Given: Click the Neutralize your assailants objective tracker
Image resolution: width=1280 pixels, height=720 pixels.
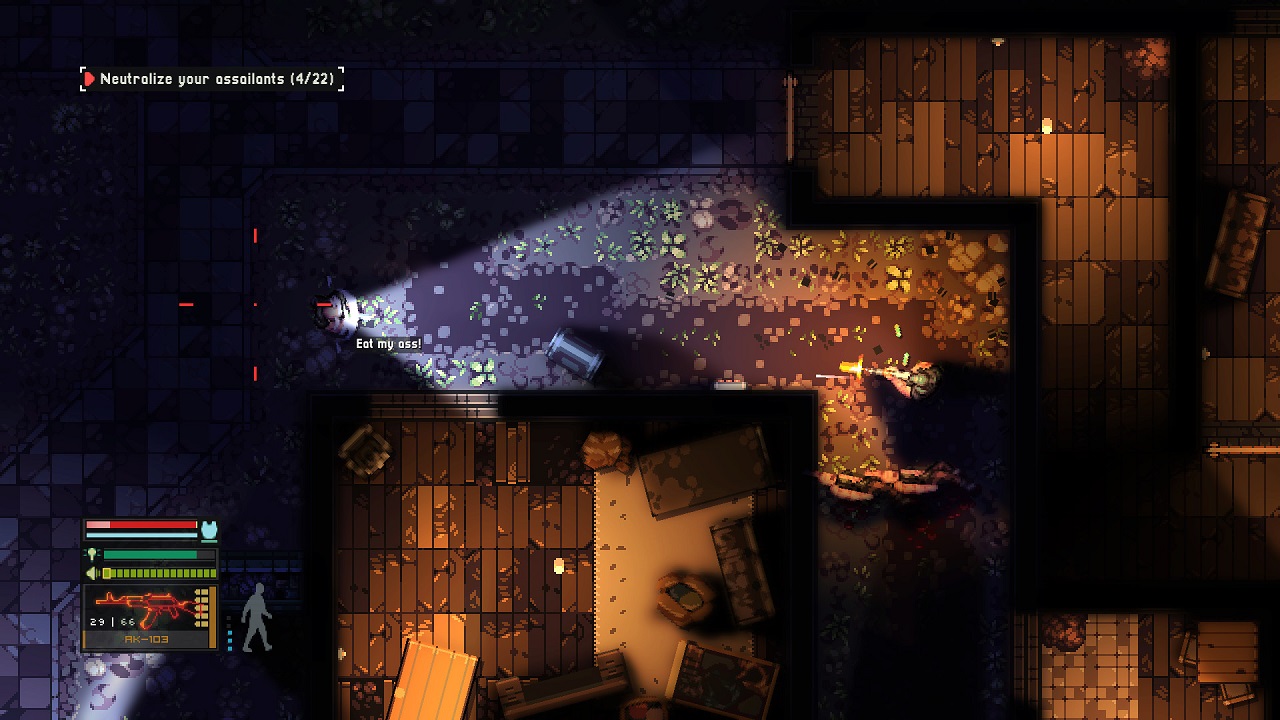Looking at the screenshot, I should (x=212, y=79).
